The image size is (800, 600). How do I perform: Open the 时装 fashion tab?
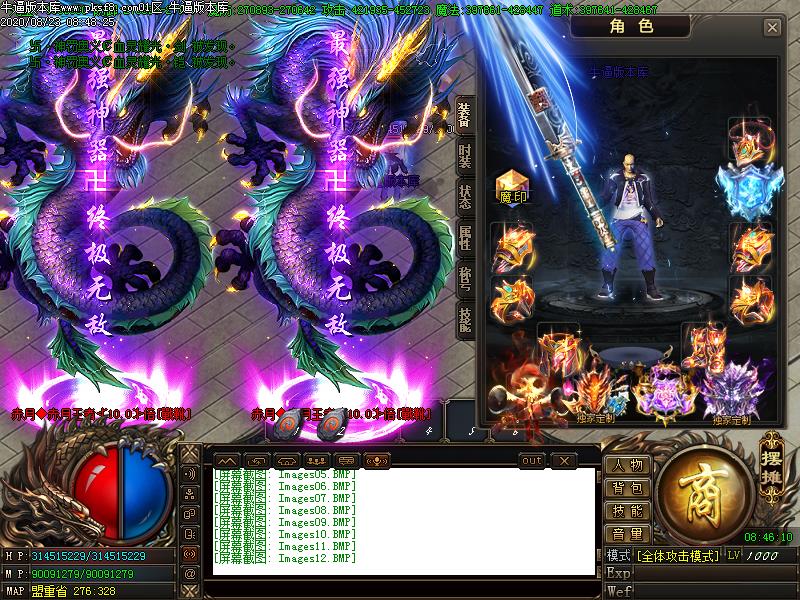point(465,158)
